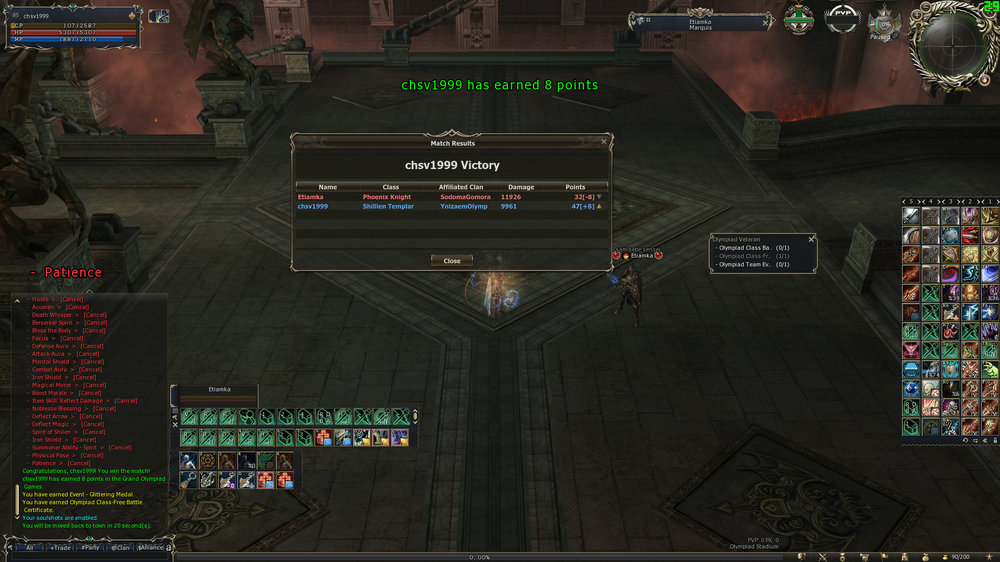Close the Match Results window with Close button

click(452, 261)
